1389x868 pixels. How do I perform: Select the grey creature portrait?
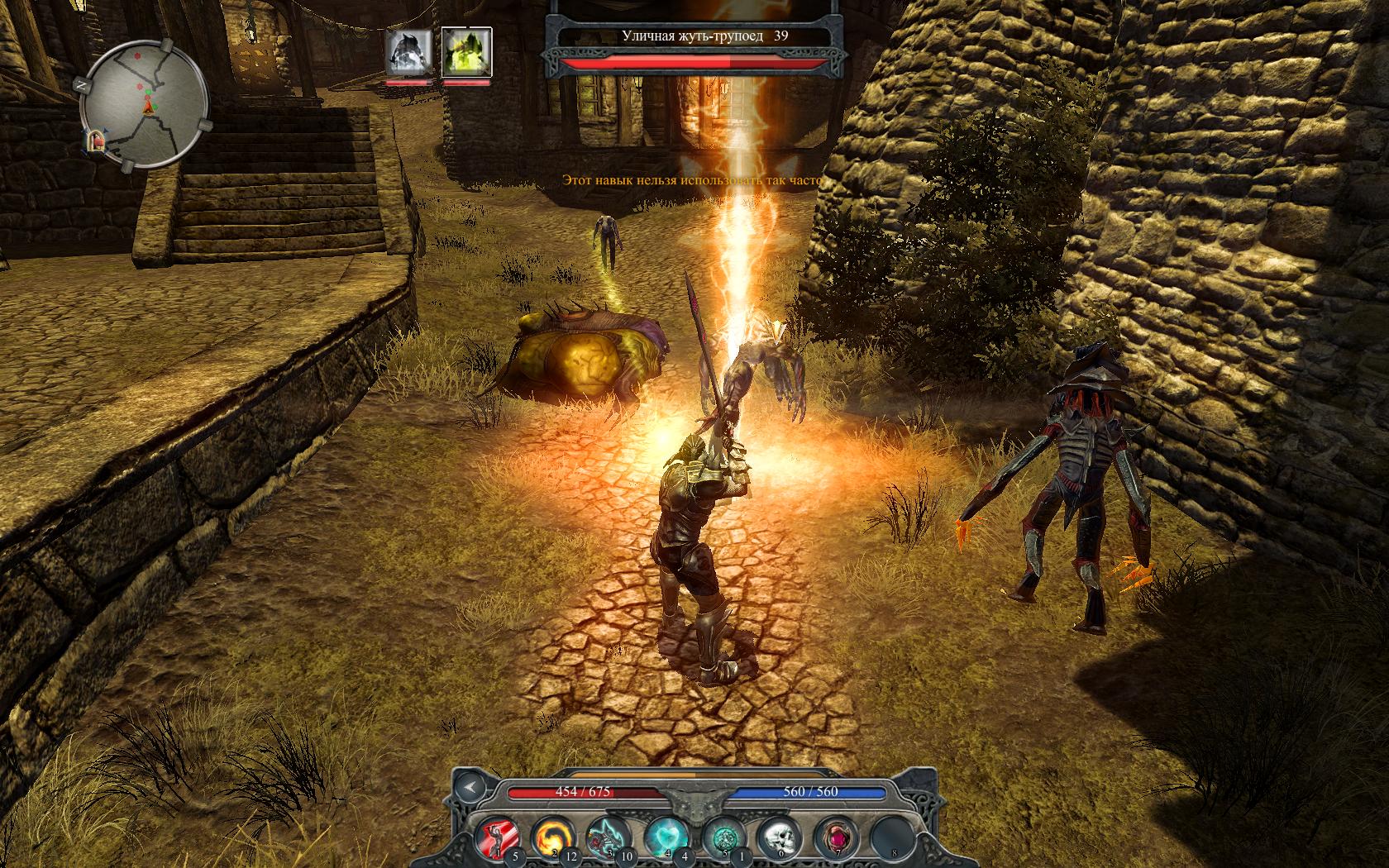tap(408, 51)
